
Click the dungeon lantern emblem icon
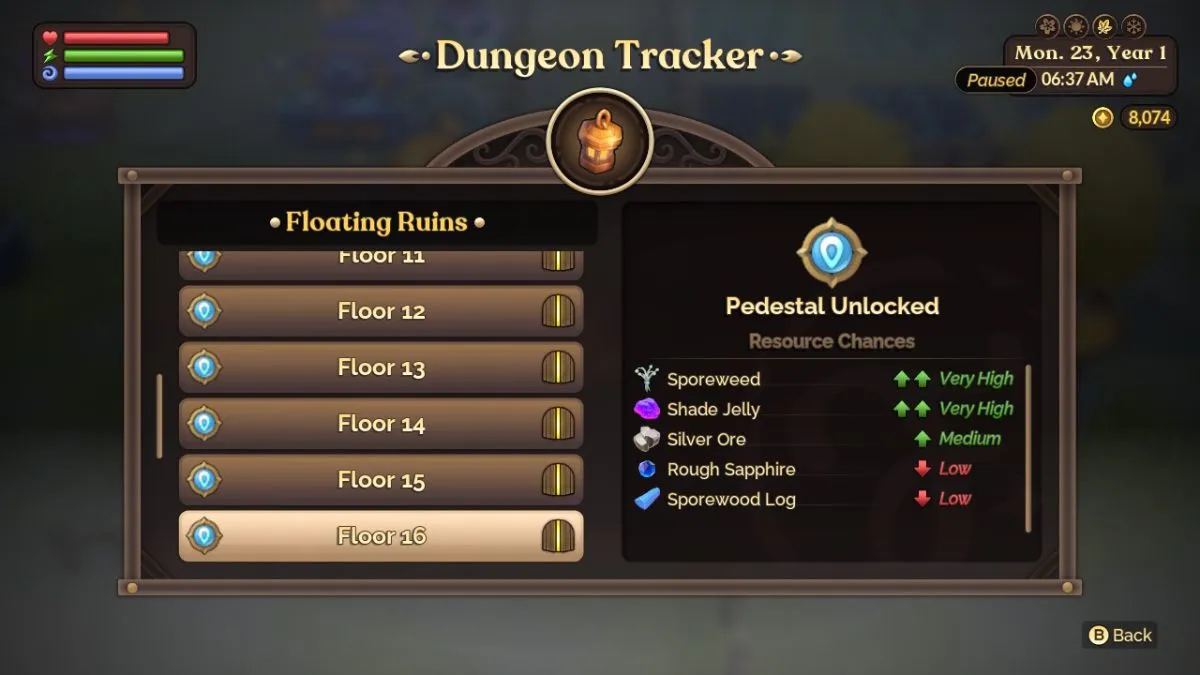(600, 141)
